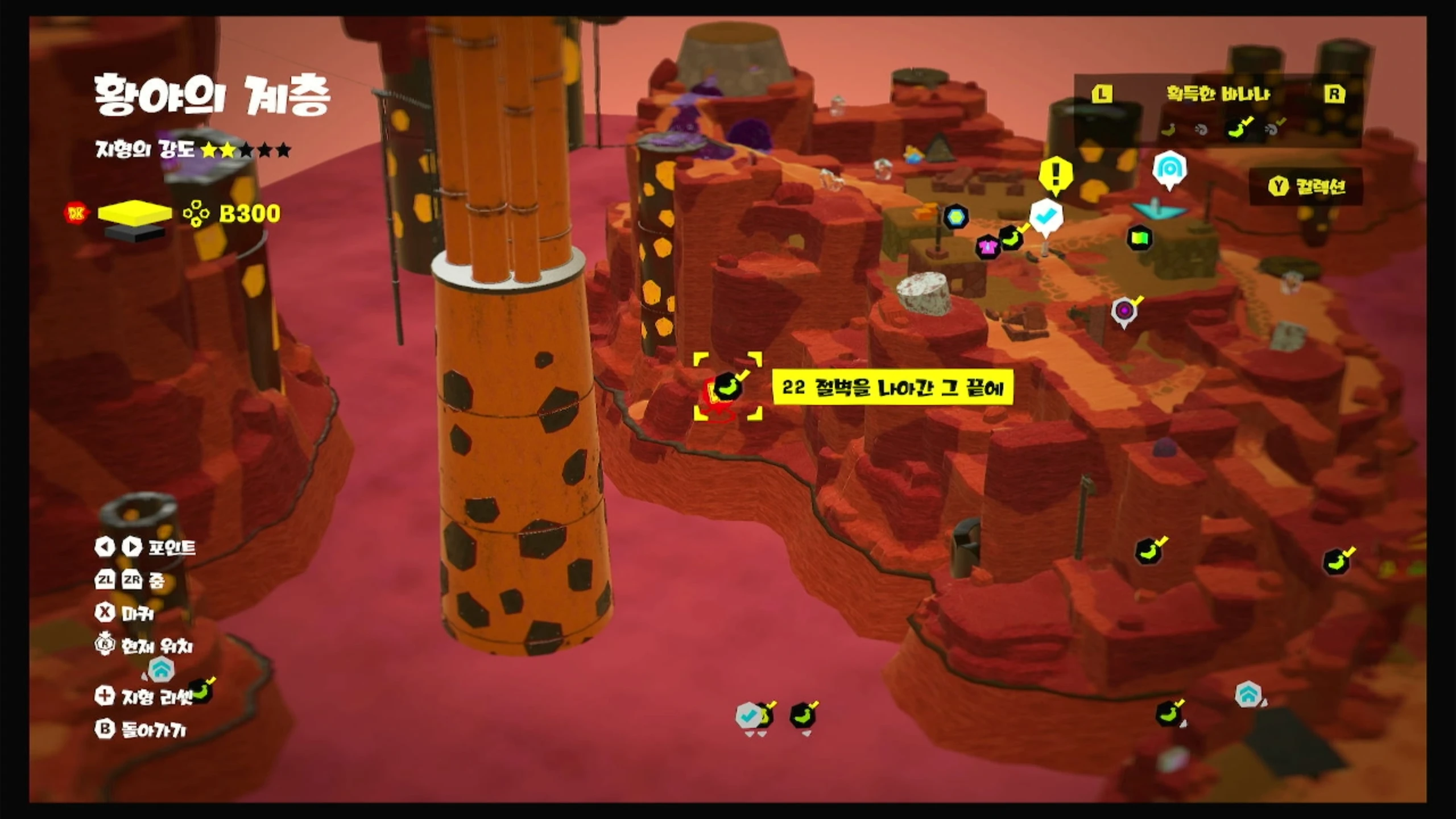Open the pink shirt shop marker
Screen dimensions: 1456x819
[987, 247]
